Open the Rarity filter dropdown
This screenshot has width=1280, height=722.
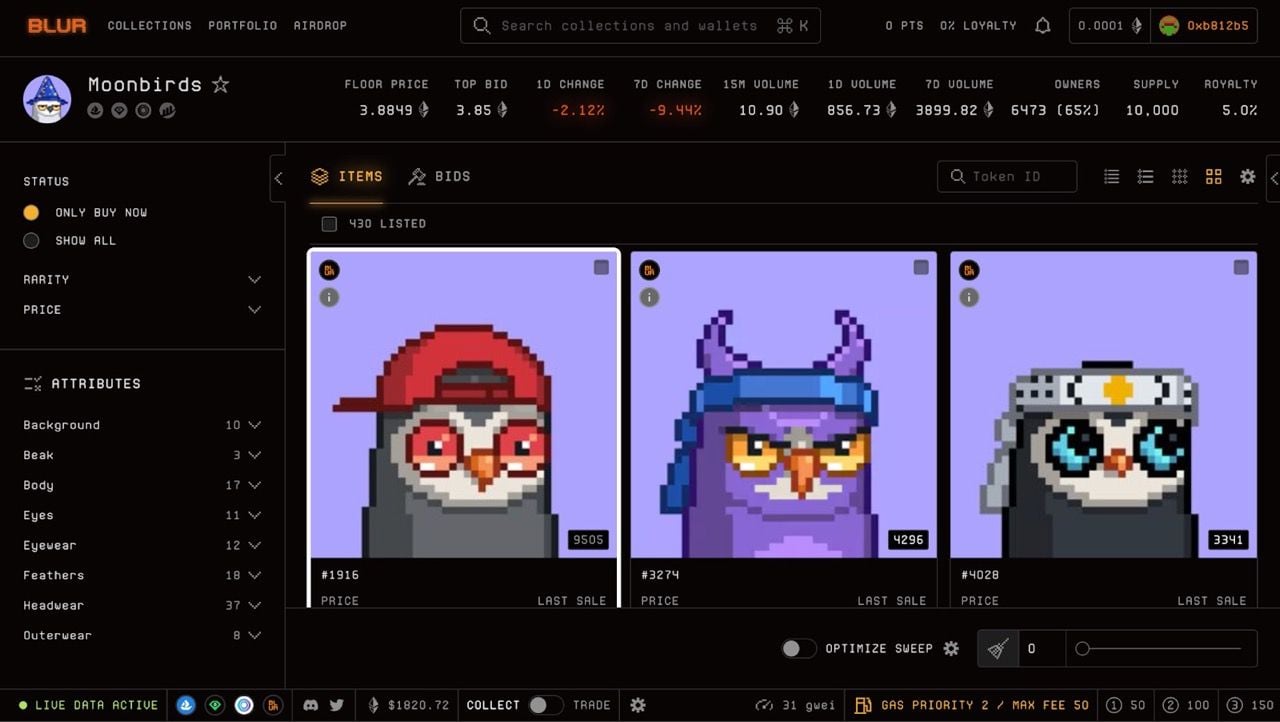254,279
